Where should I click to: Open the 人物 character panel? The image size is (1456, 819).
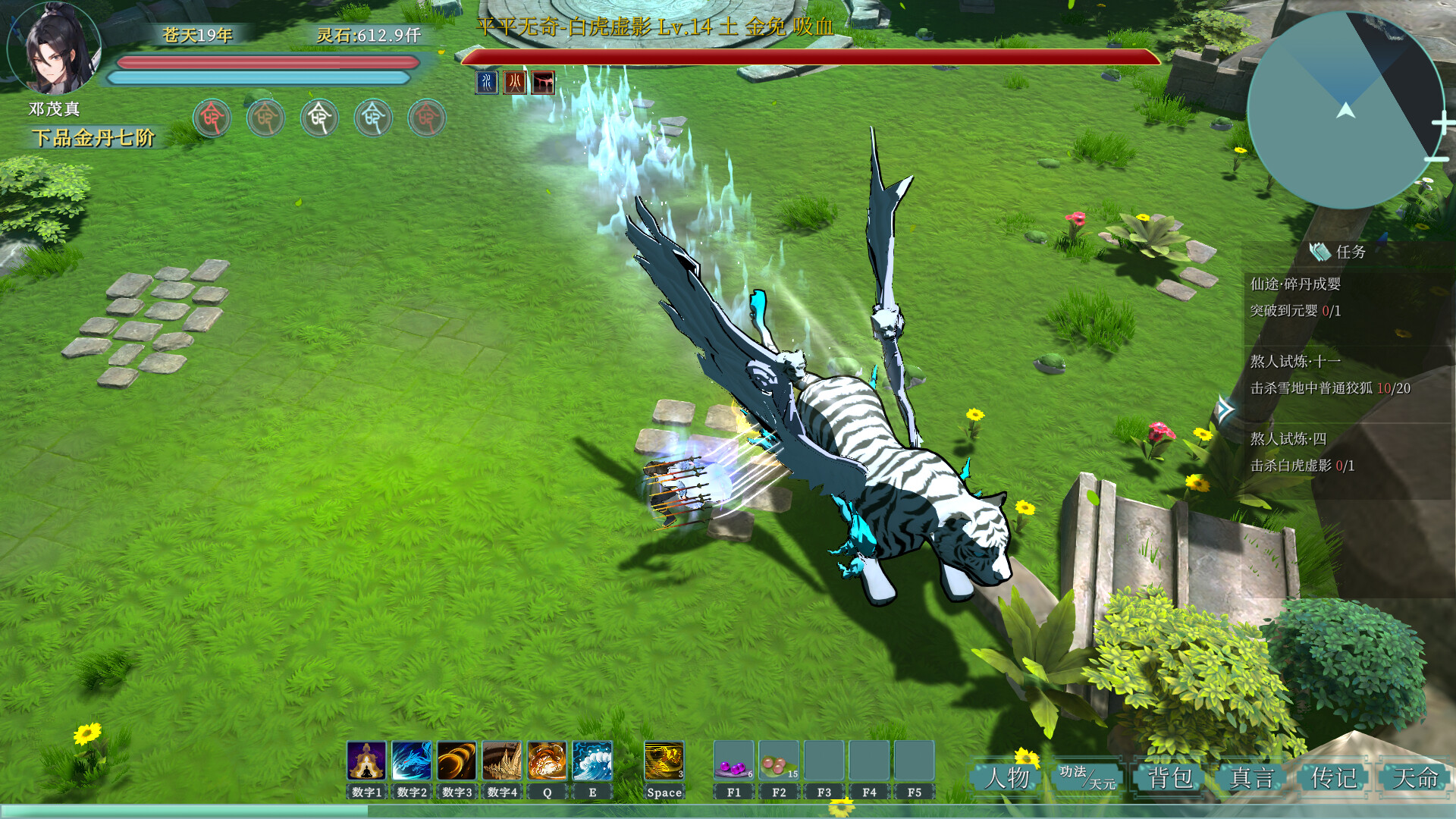[x=1008, y=778]
